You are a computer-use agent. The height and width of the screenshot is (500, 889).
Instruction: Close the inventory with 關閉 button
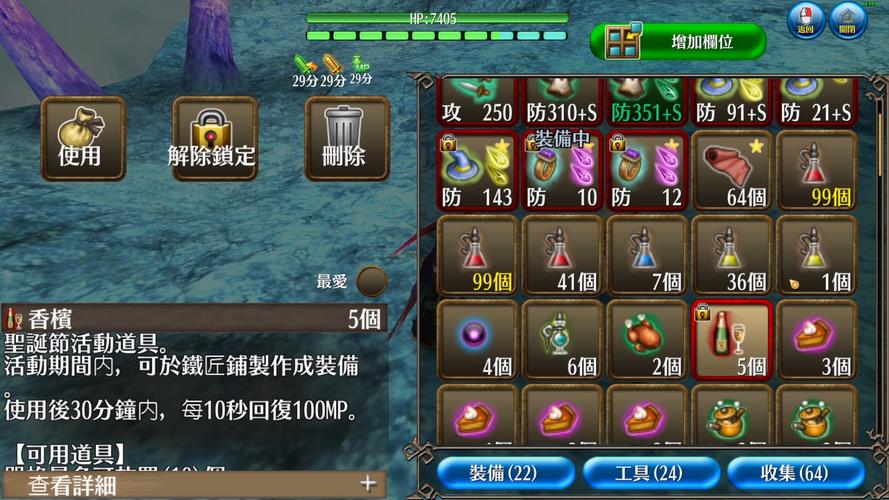pos(847,19)
